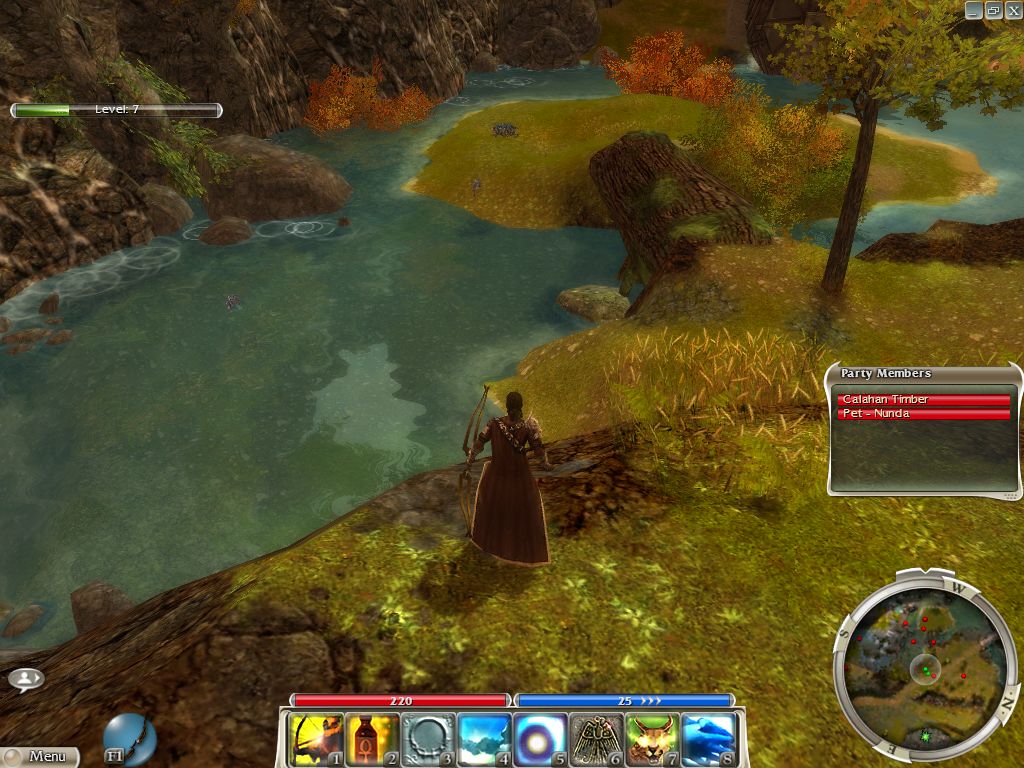
Task: Open the chat speech bubble icon
Action: coord(26,679)
